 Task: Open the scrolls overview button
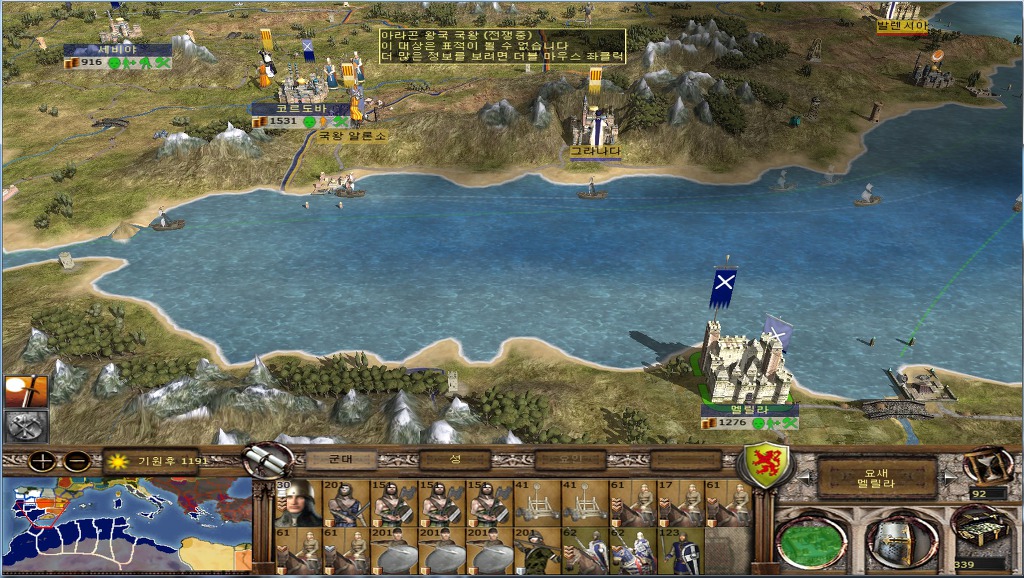coord(267,461)
